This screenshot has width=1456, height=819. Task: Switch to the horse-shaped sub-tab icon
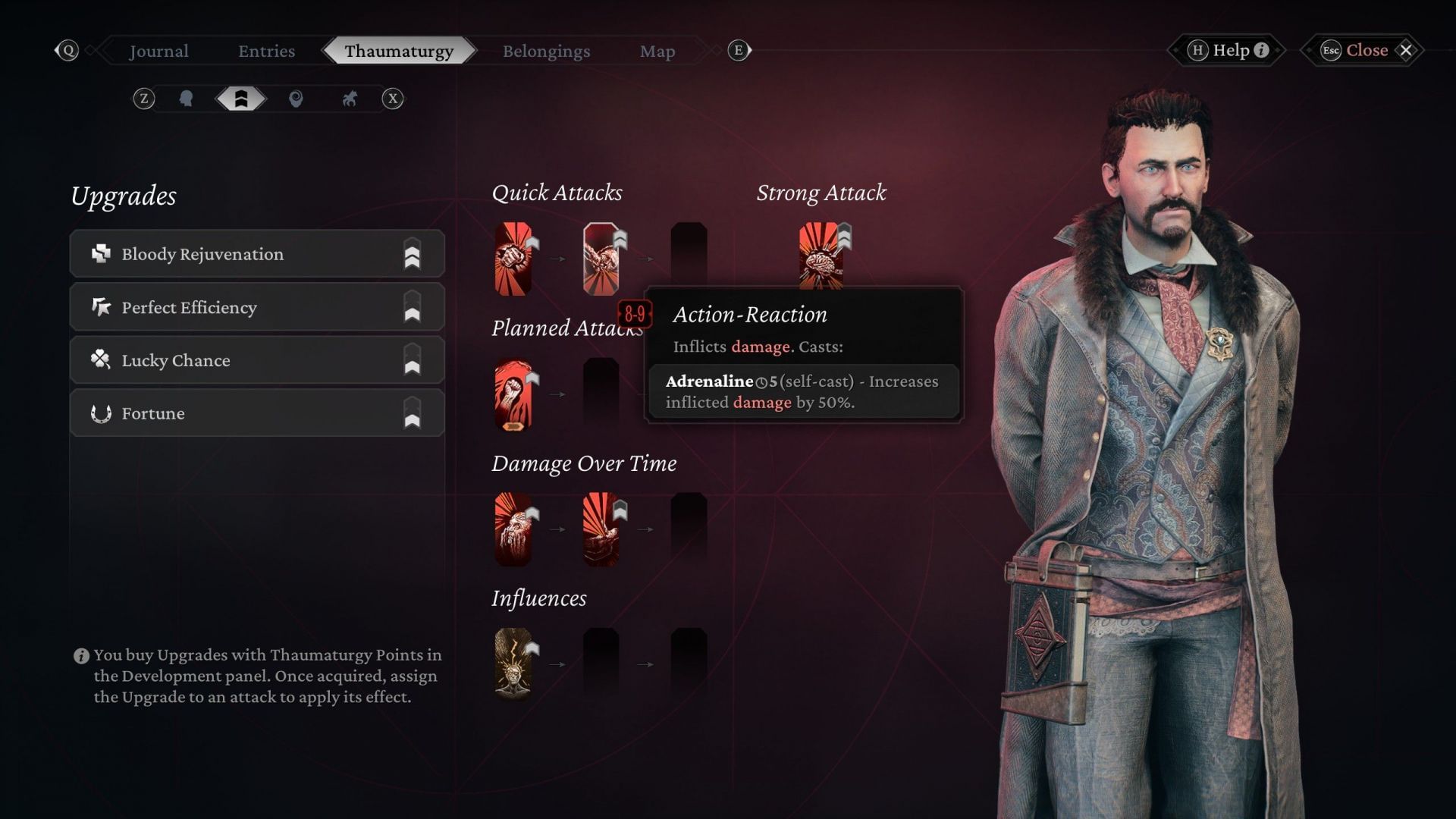[350, 99]
